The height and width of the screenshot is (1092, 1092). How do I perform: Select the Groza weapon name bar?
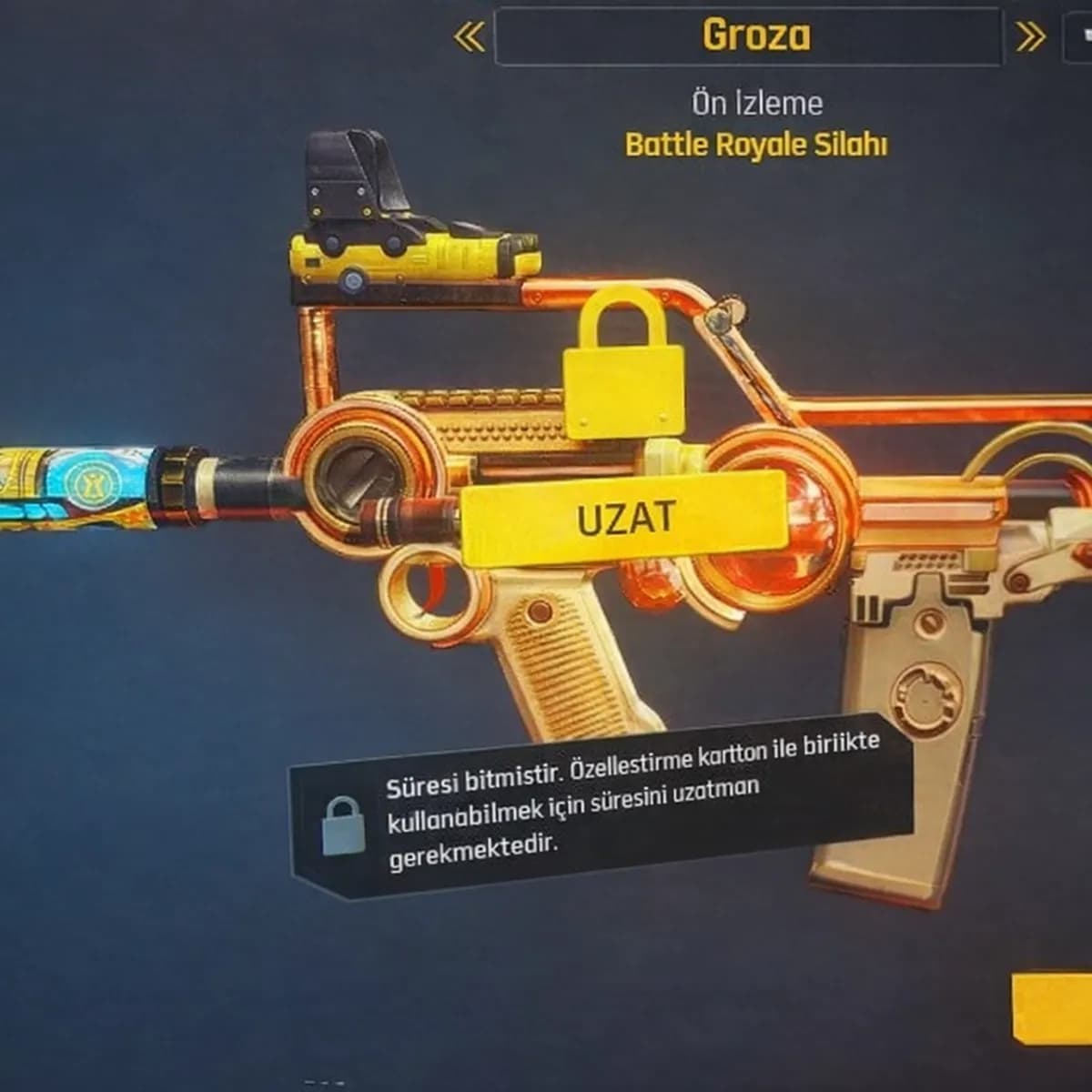click(748, 36)
